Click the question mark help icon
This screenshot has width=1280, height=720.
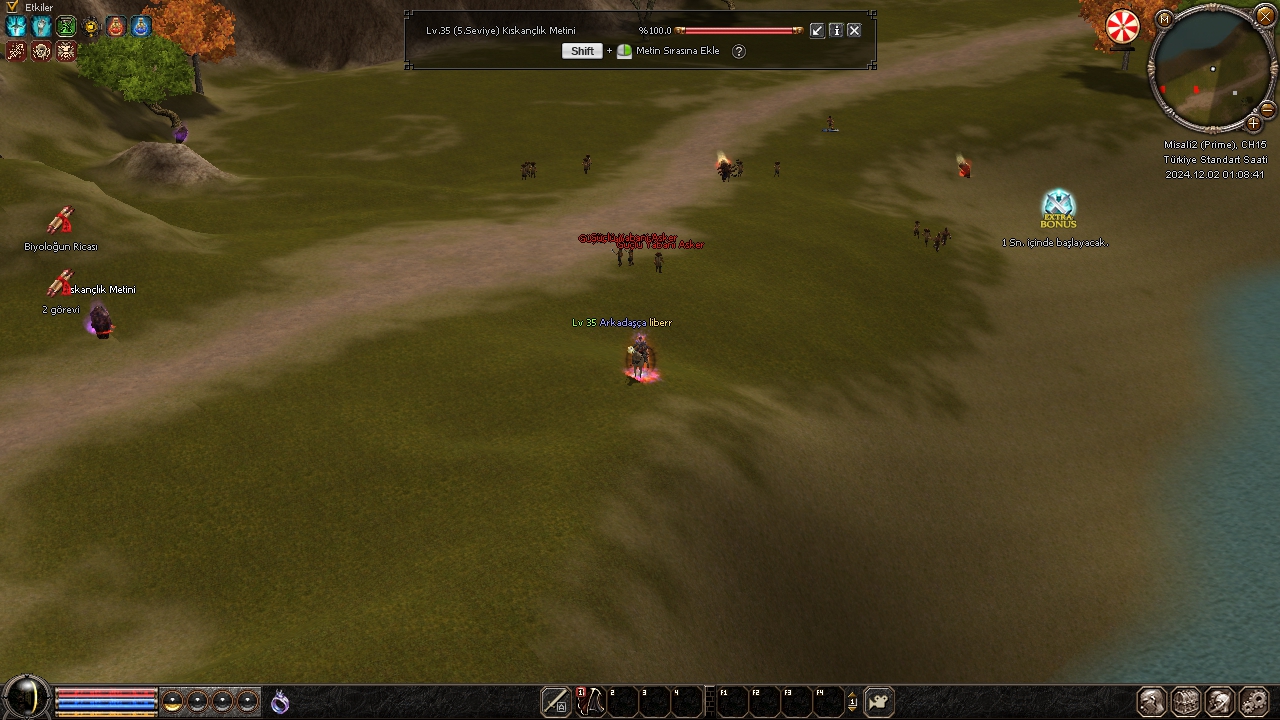pyautogui.click(x=739, y=51)
